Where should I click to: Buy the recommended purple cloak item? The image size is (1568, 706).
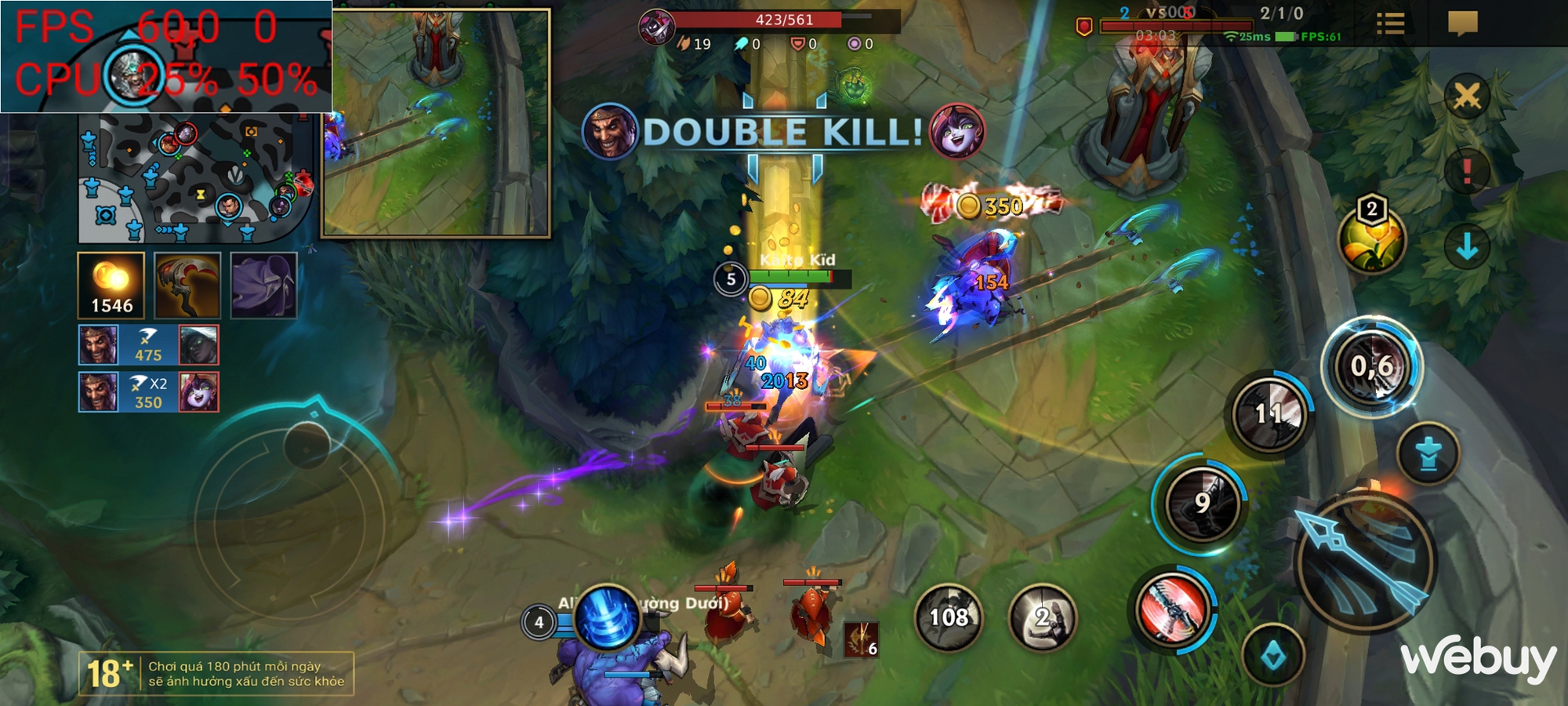click(263, 286)
